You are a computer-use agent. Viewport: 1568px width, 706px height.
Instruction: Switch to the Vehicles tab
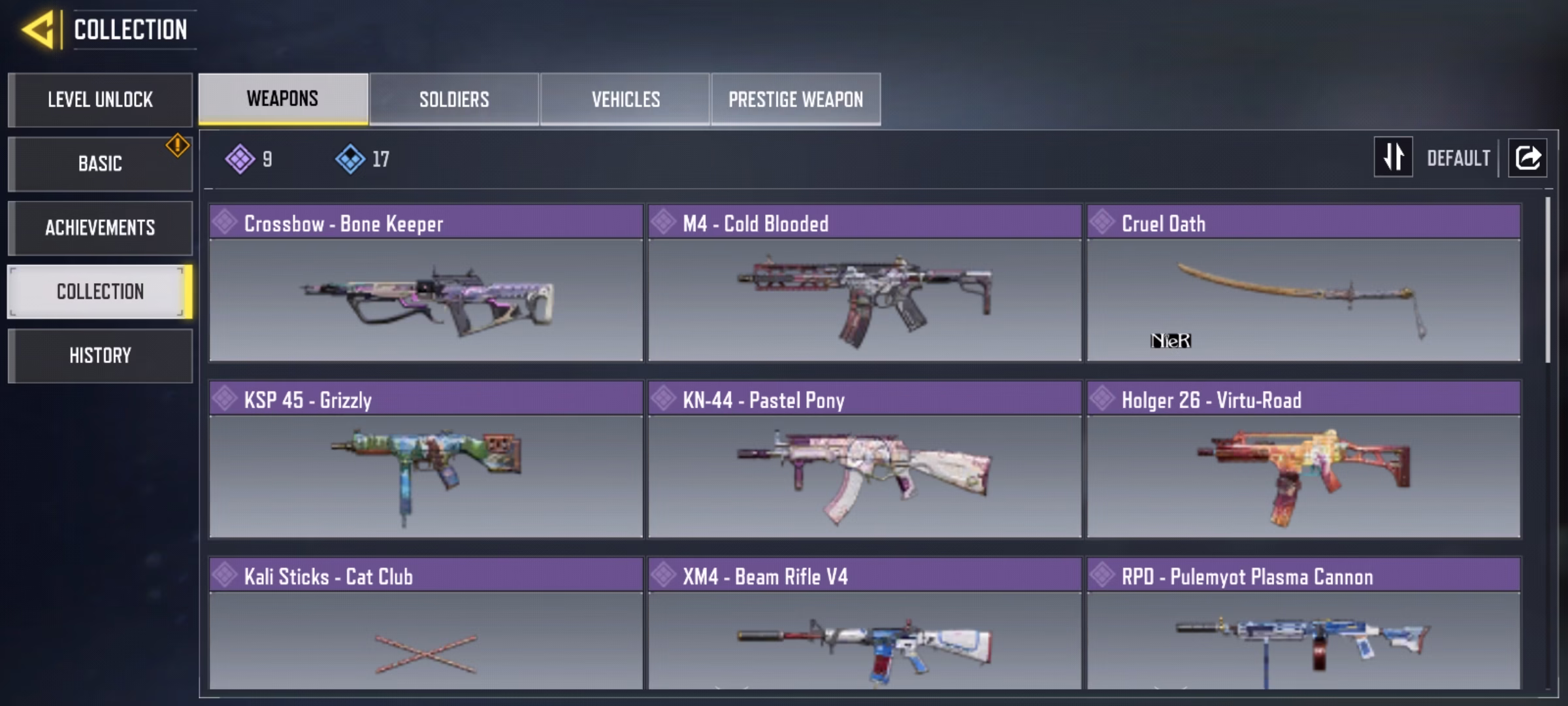pos(625,99)
